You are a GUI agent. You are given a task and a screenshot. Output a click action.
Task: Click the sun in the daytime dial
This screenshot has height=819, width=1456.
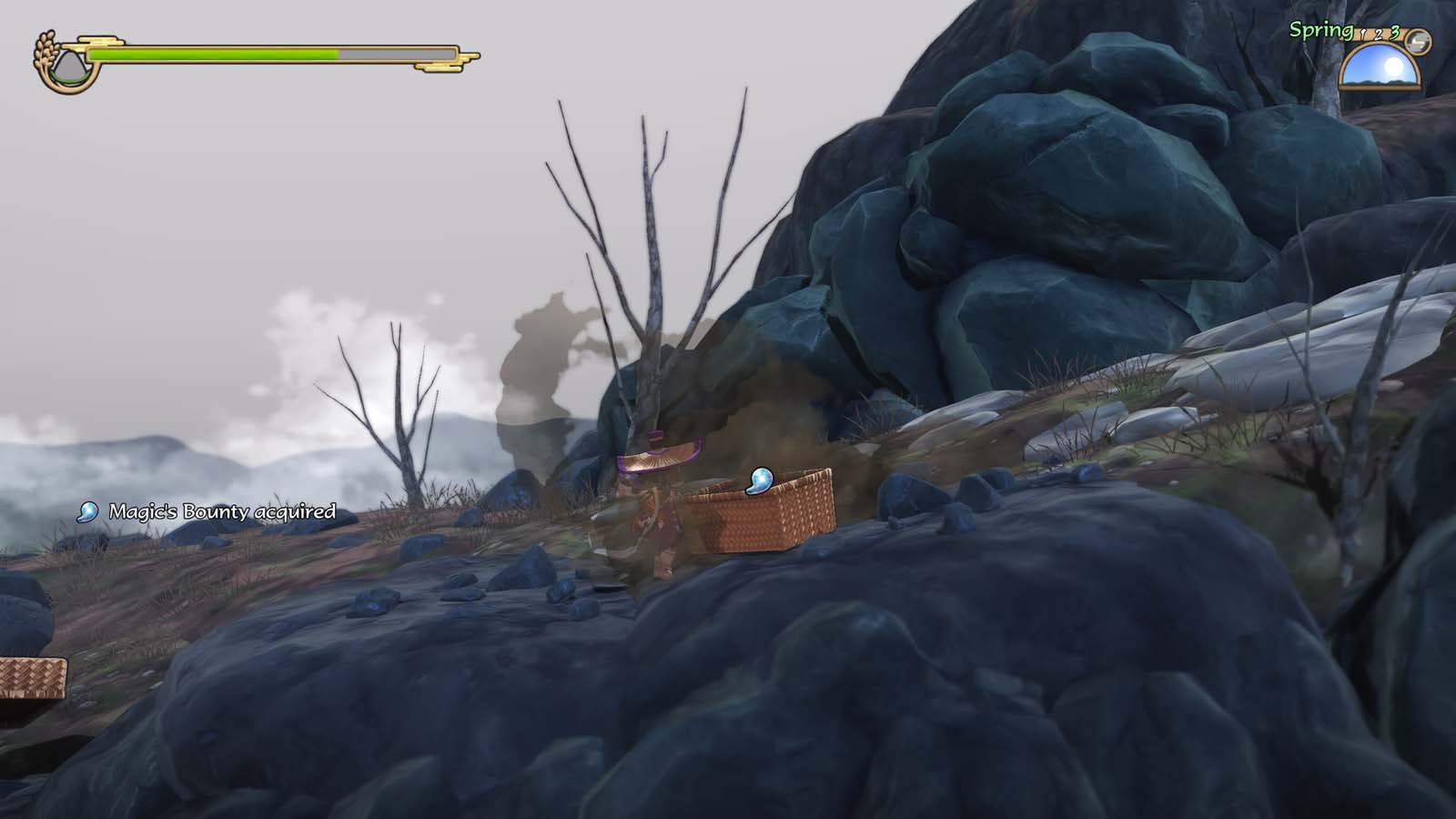(1393, 66)
